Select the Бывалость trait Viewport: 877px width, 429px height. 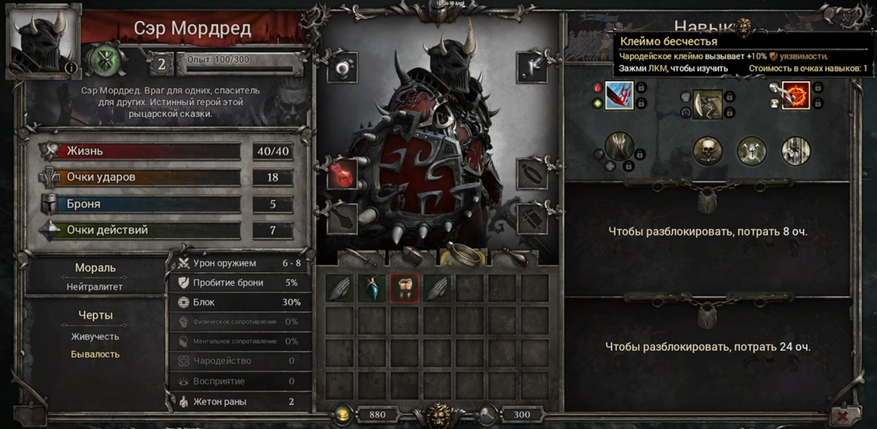point(95,353)
